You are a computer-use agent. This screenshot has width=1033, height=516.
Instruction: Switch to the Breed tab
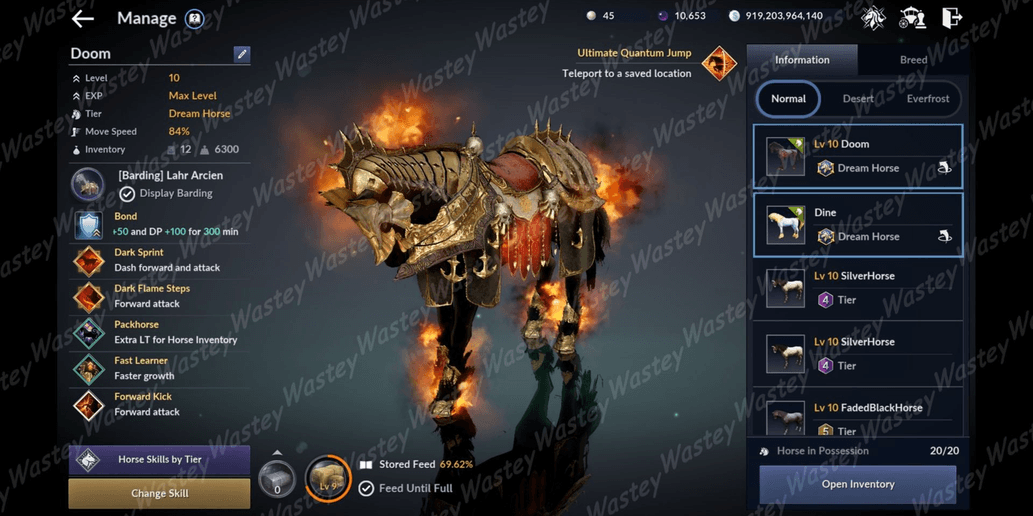point(913,60)
